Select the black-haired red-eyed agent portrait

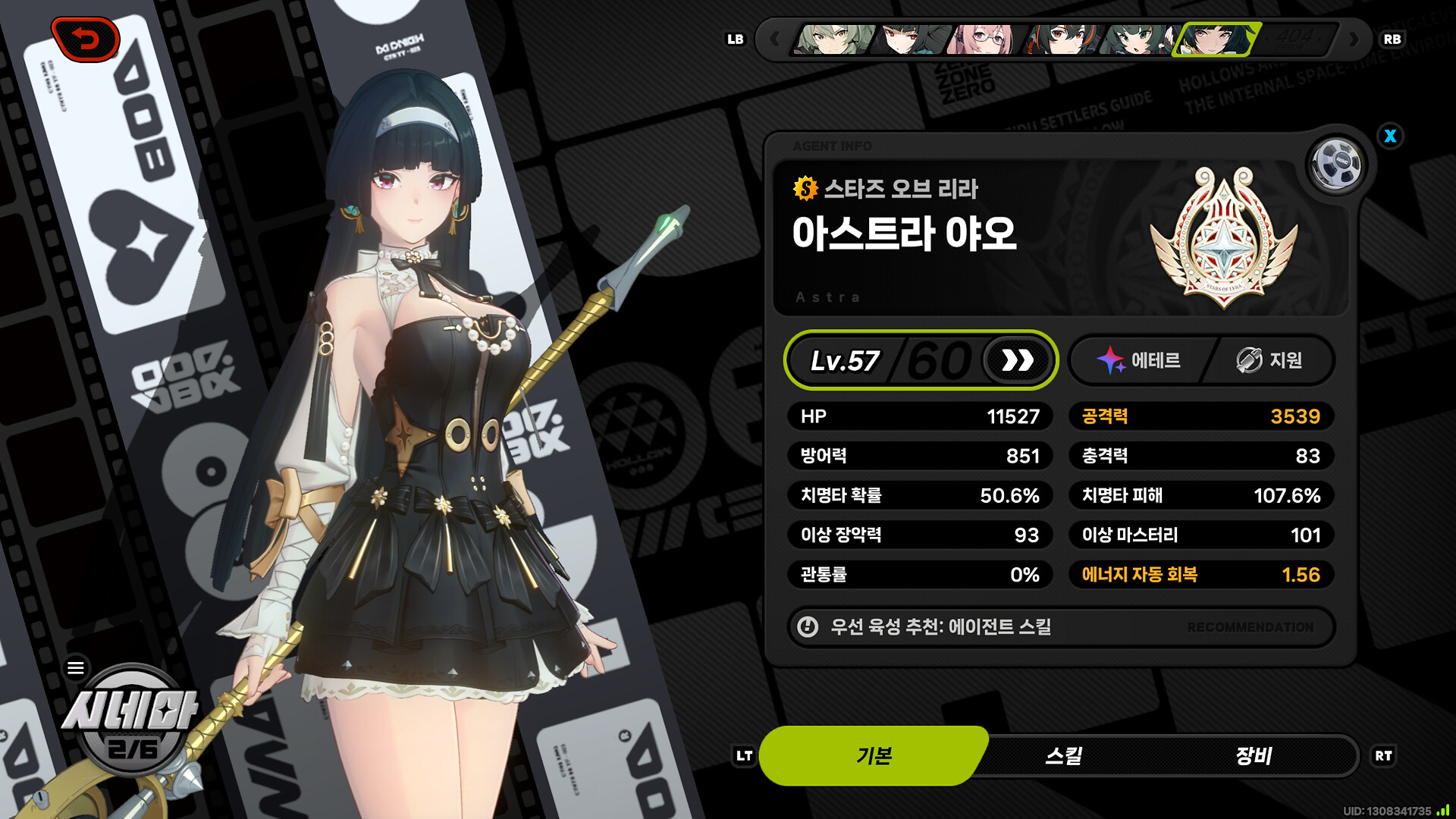point(907,39)
